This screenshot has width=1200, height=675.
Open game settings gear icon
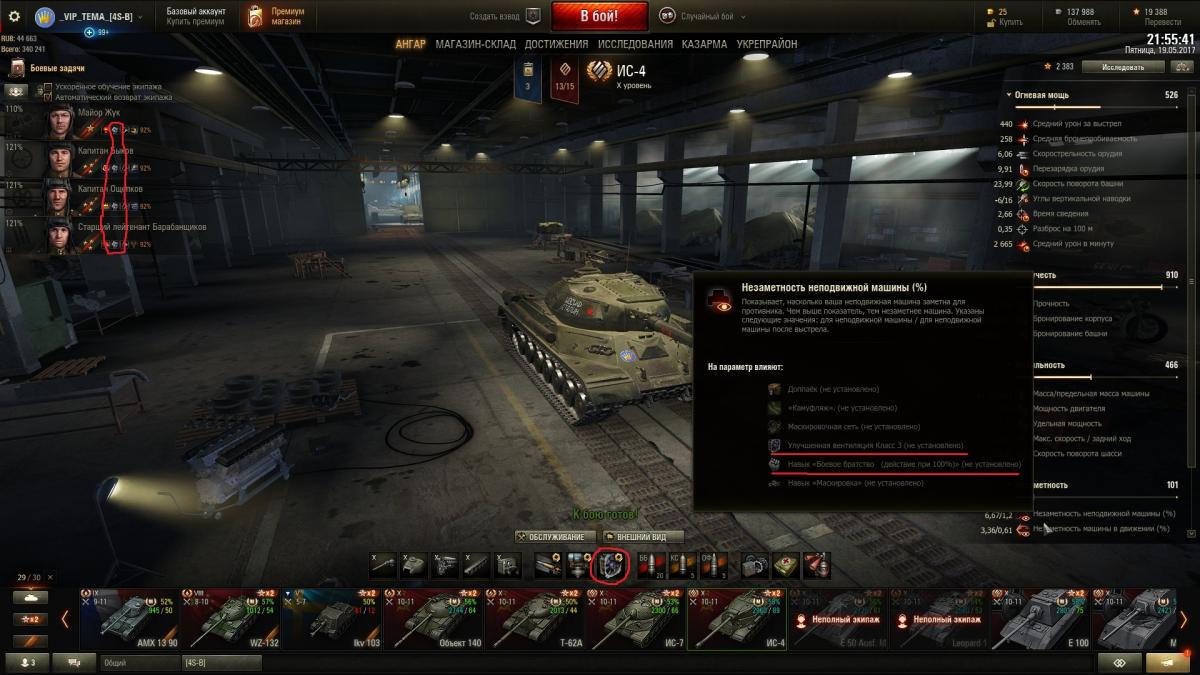(x=14, y=16)
